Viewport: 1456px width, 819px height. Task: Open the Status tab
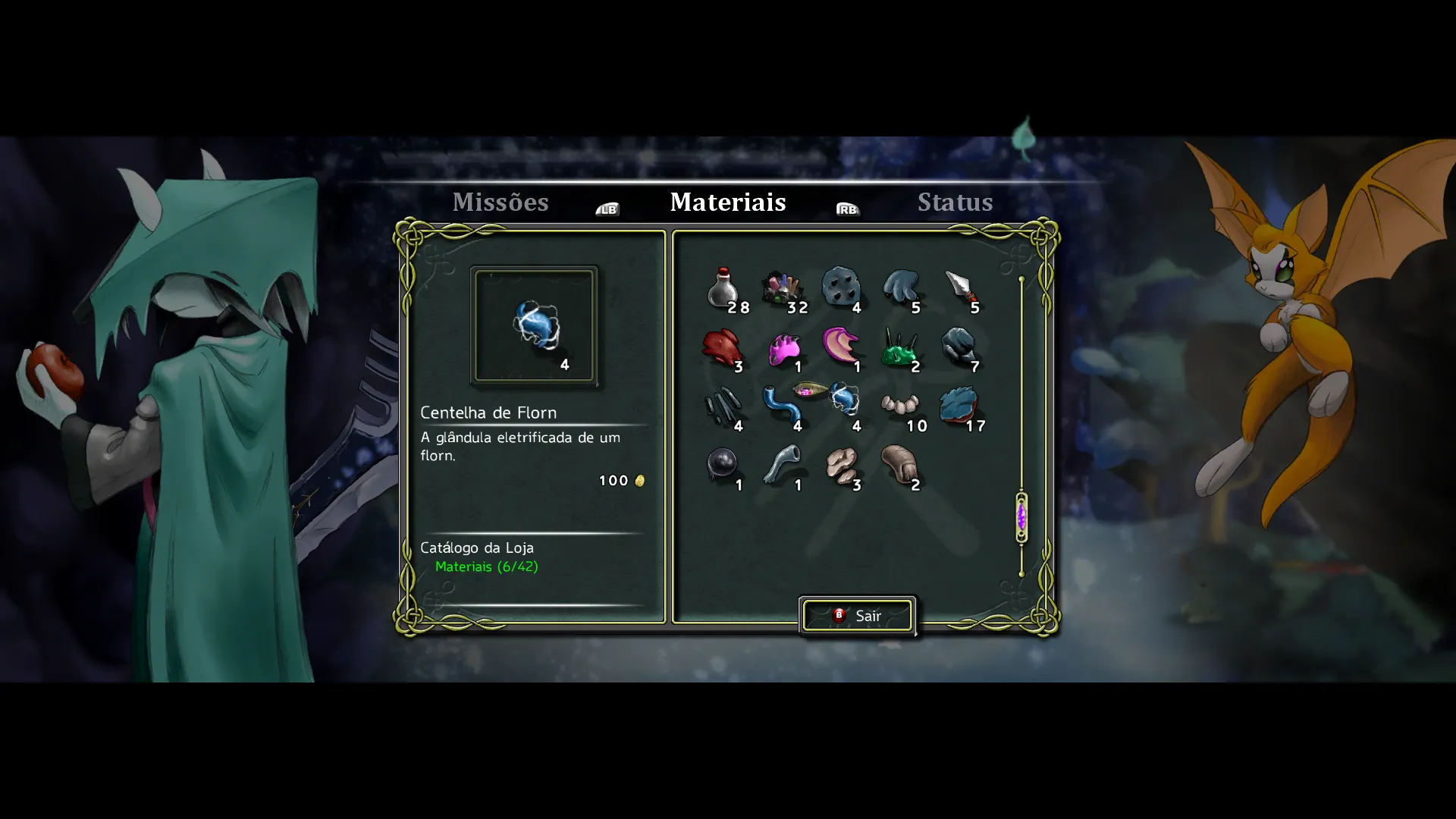955,202
